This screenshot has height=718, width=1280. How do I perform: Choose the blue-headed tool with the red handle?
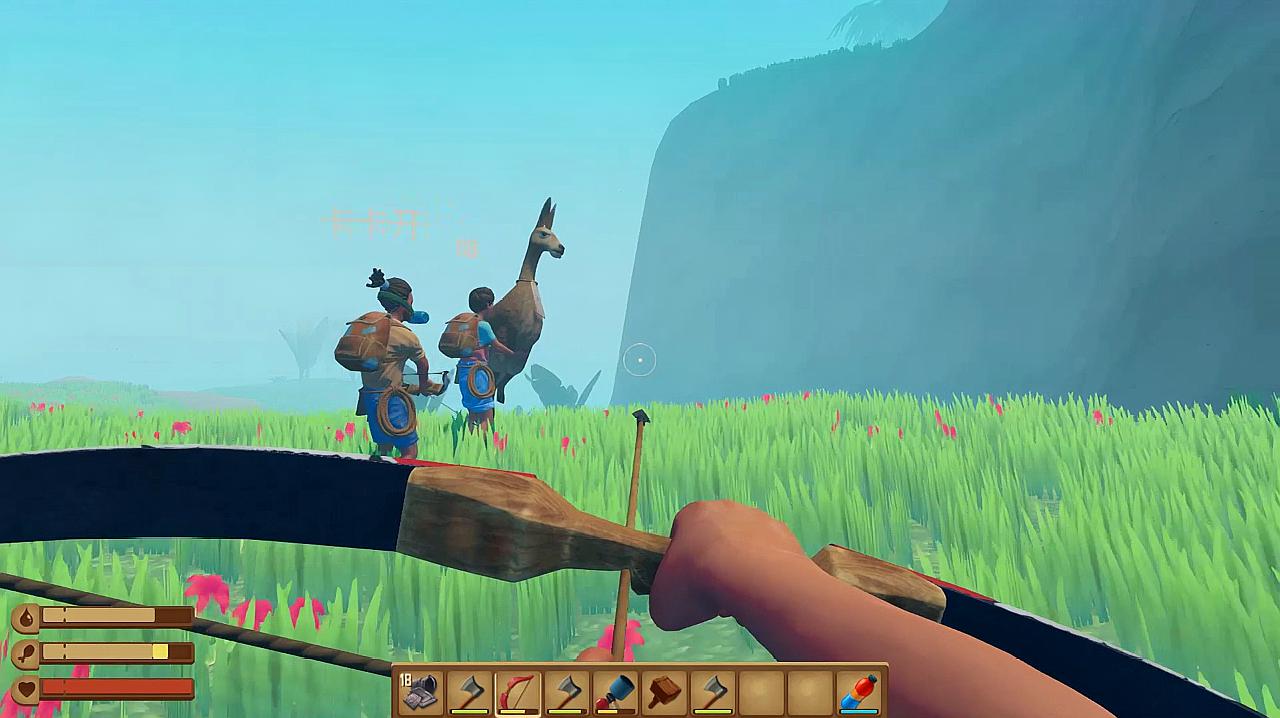click(616, 691)
